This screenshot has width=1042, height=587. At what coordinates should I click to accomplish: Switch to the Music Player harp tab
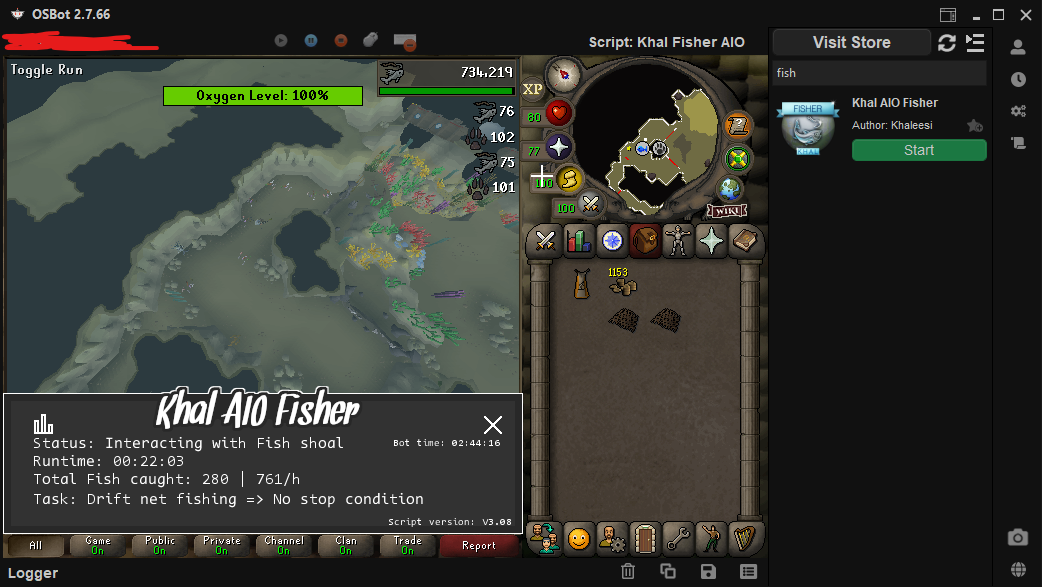click(x=746, y=539)
